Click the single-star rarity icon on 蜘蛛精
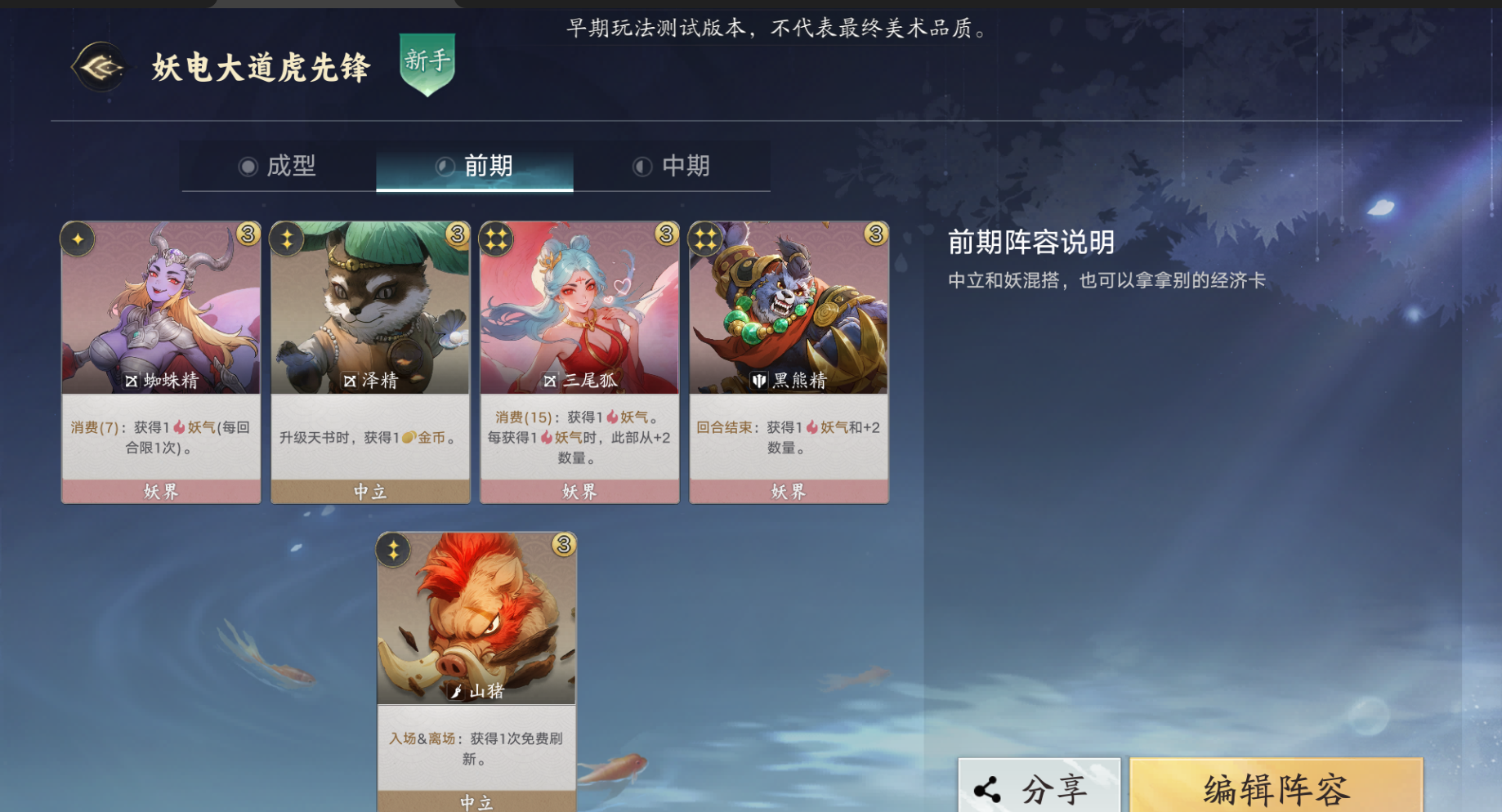Image resolution: width=1502 pixels, height=812 pixels. point(78,240)
